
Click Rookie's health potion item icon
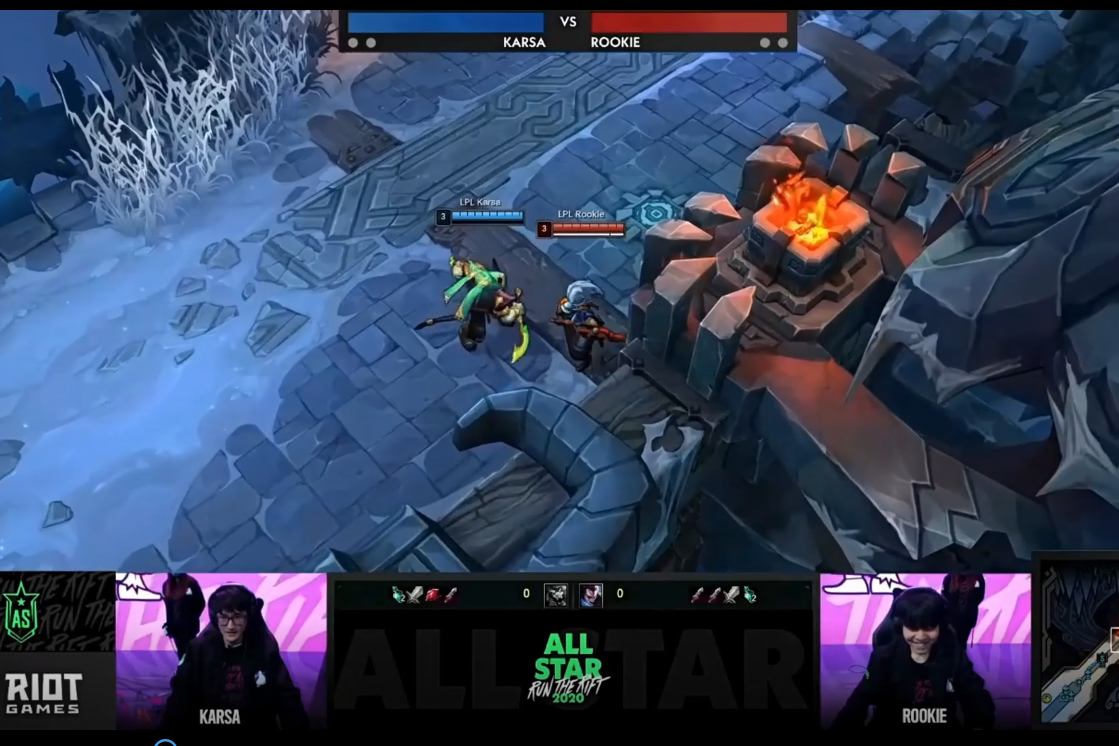(x=749, y=595)
